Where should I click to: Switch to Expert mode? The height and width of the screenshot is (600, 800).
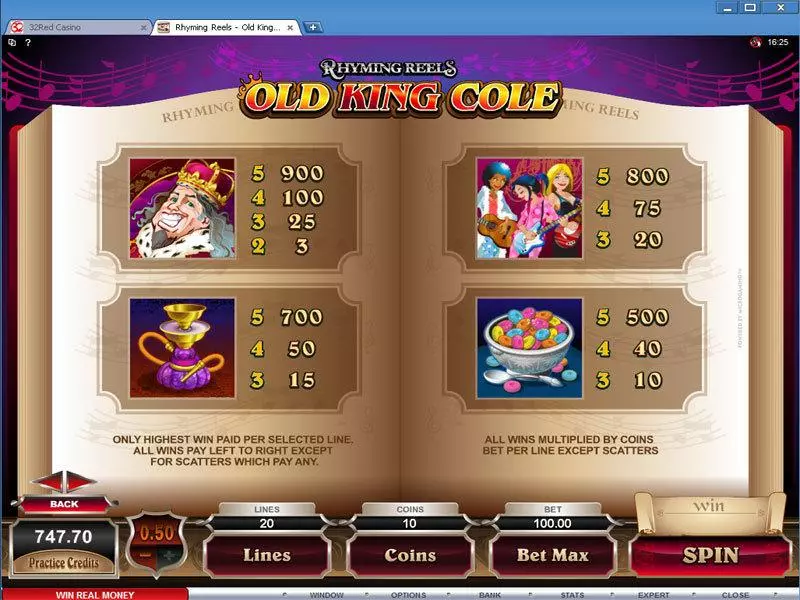(654, 594)
